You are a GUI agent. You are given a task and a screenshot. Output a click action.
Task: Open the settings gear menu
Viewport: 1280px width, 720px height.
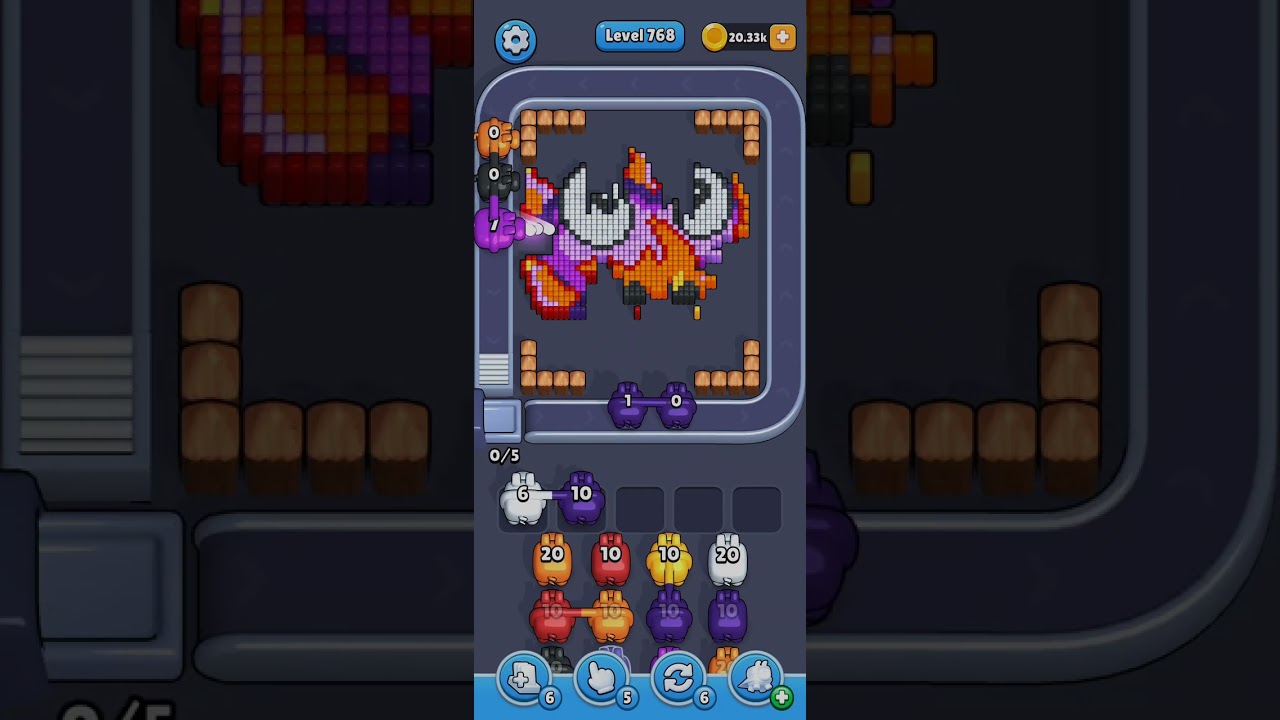pyautogui.click(x=515, y=40)
